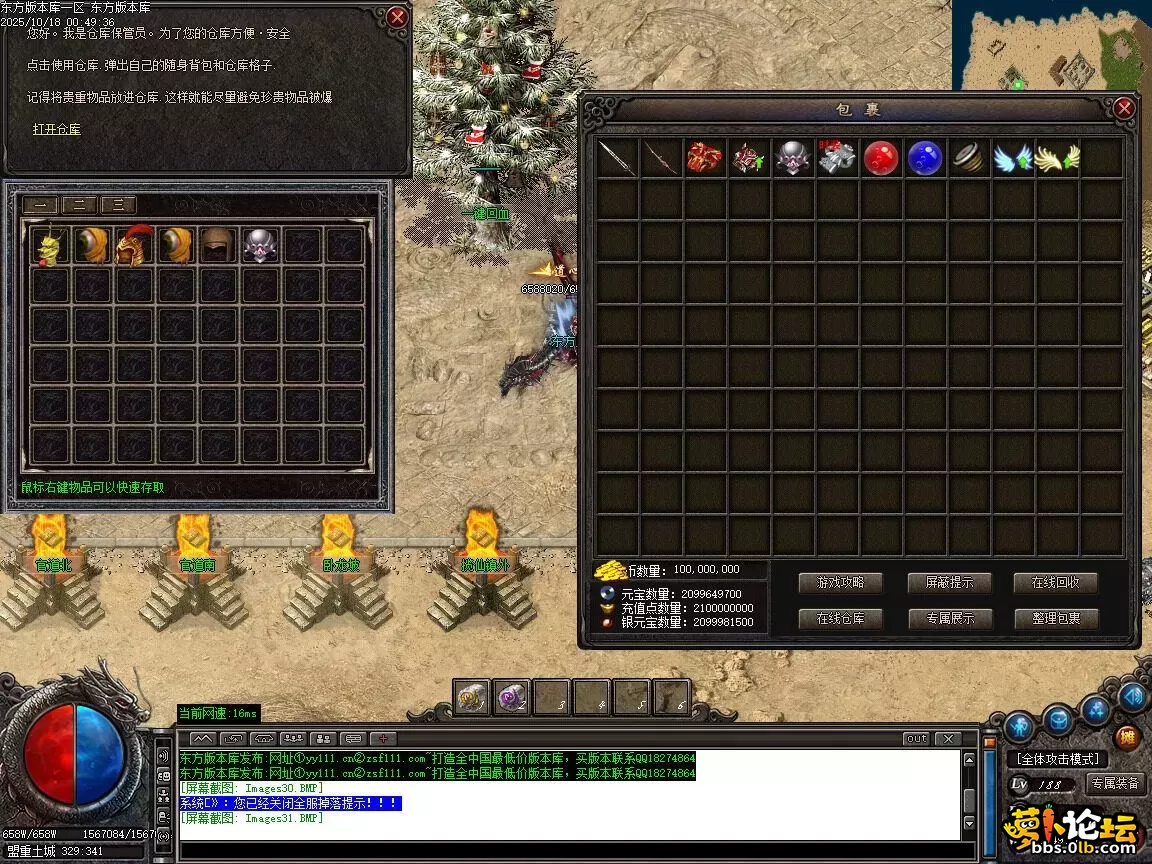The height and width of the screenshot is (864, 1152).
Task: Select the red orb in the bag
Action: point(881,158)
